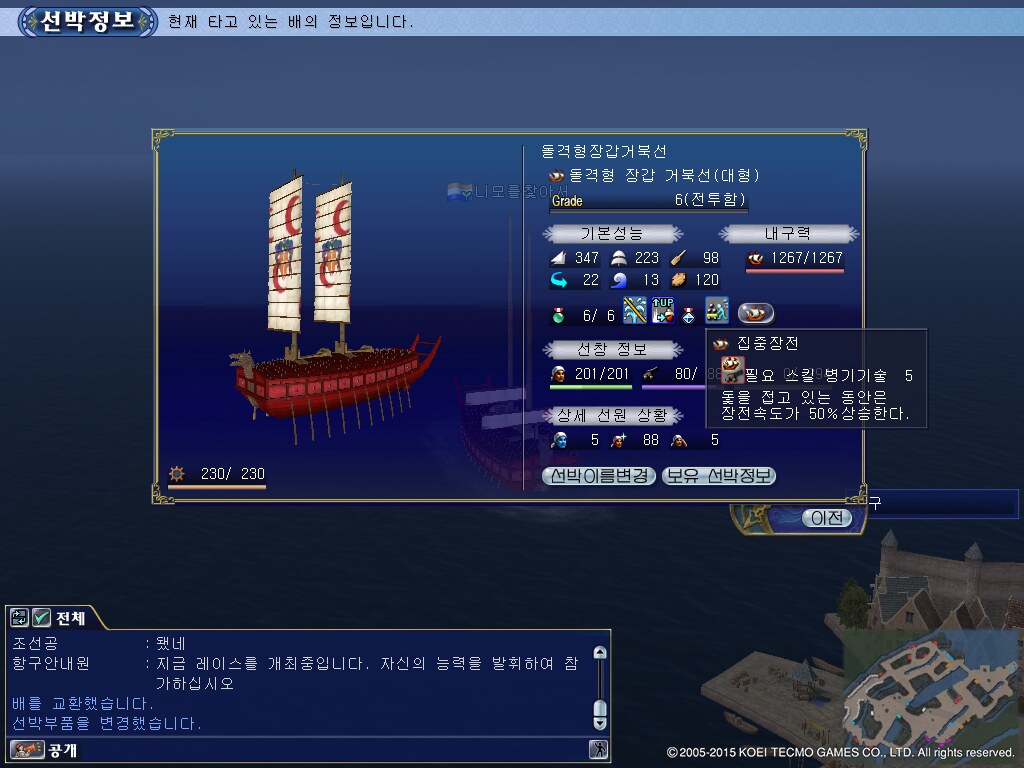Click the running figure icon in chat bar
This screenshot has width=1024, height=768.
tap(598, 749)
